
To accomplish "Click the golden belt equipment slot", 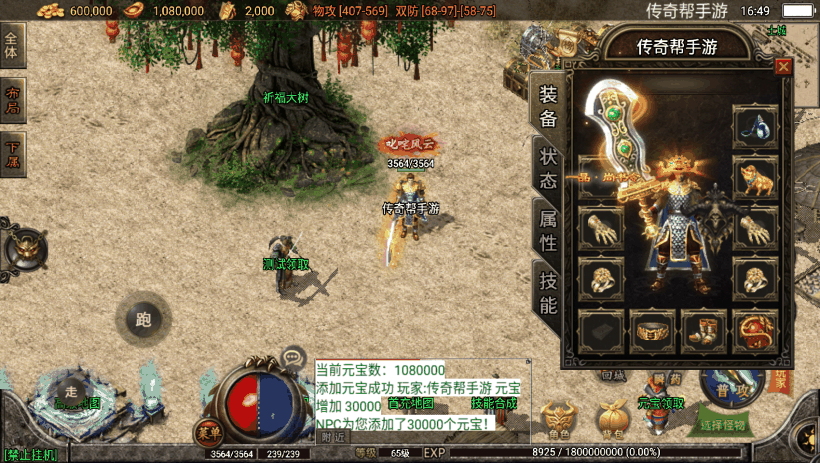I will click(x=655, y=328).
